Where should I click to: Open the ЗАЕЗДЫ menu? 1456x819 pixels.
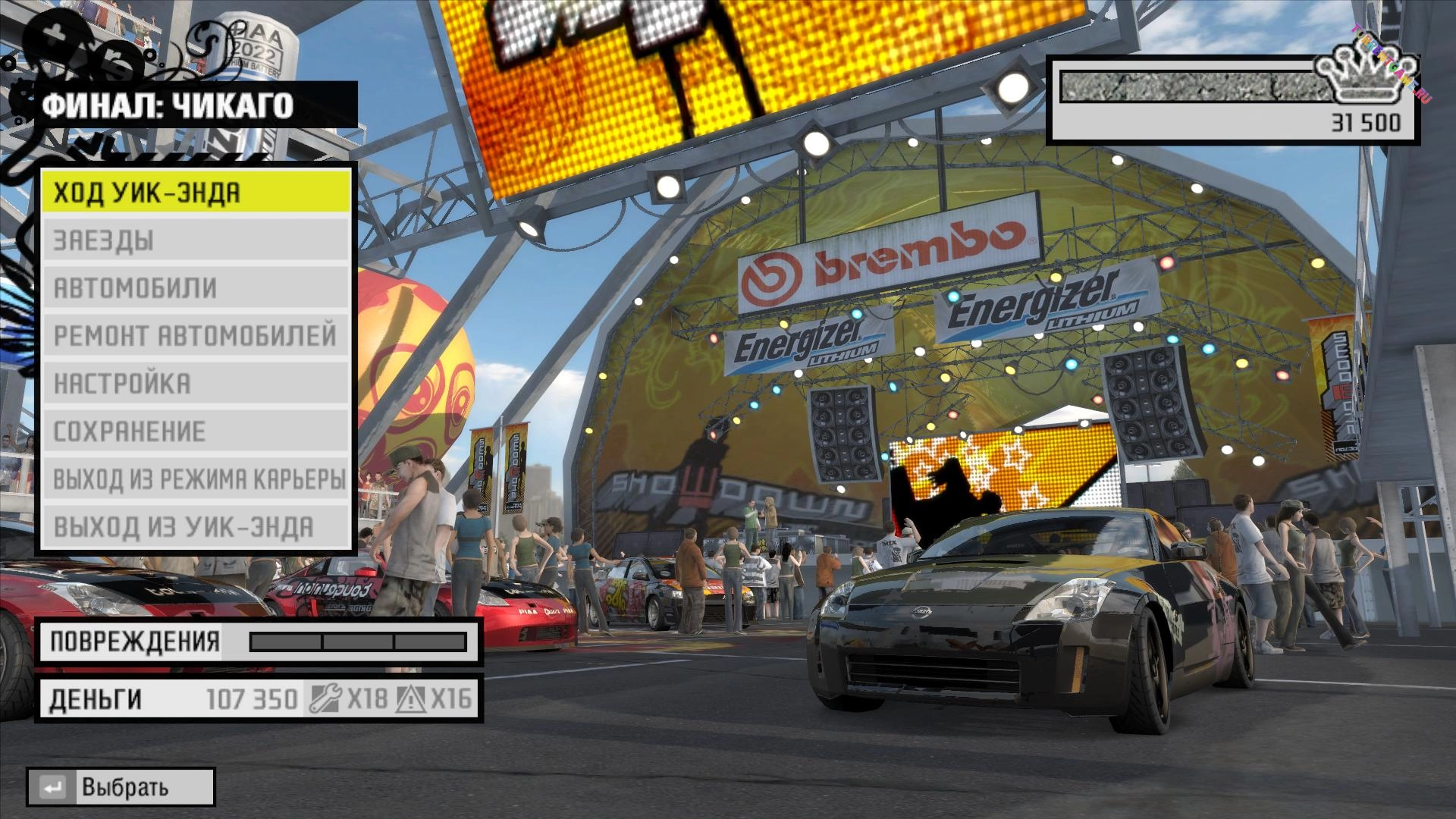tap(196, 240)
